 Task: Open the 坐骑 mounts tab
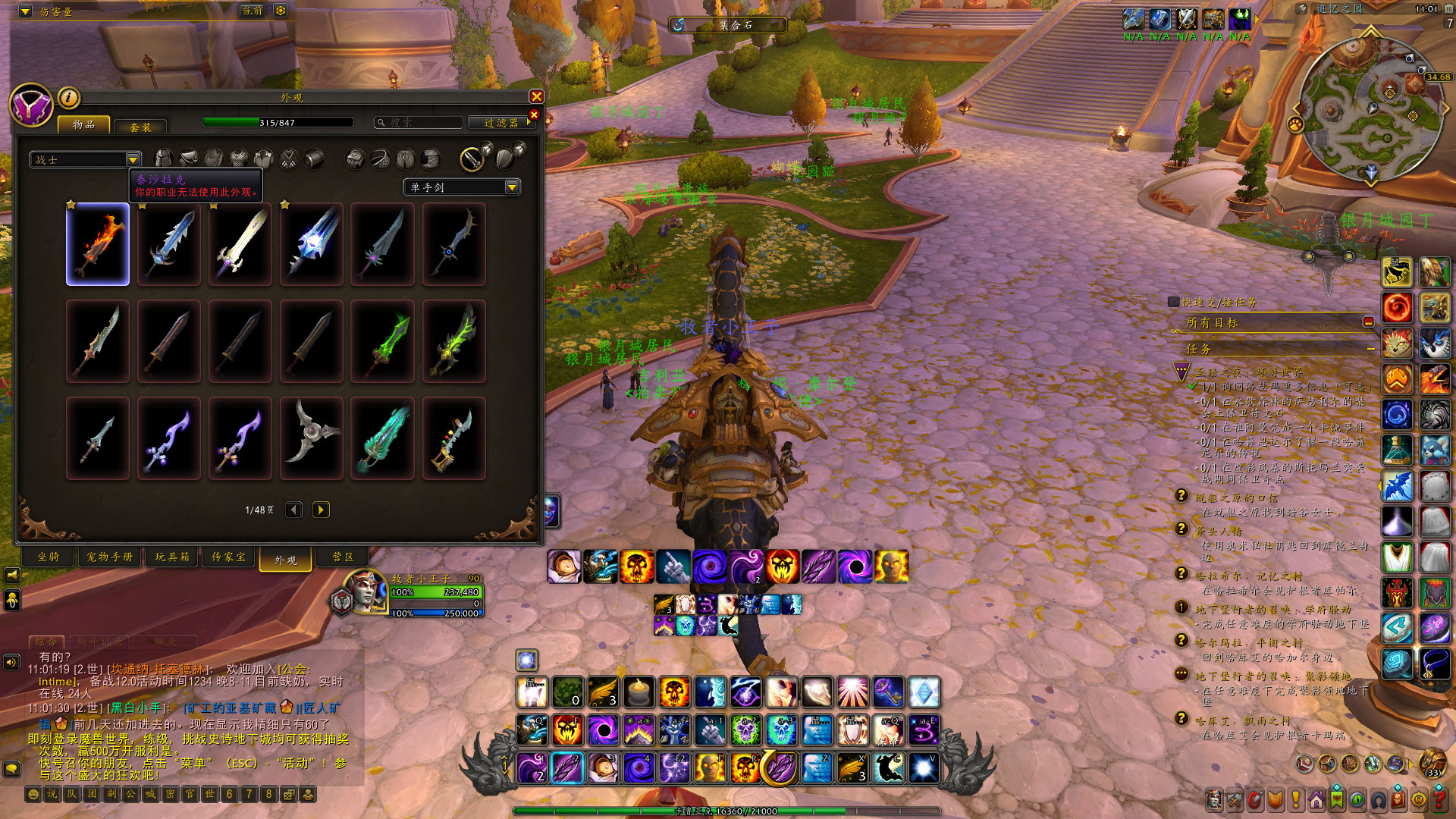(x=49, y=557)
